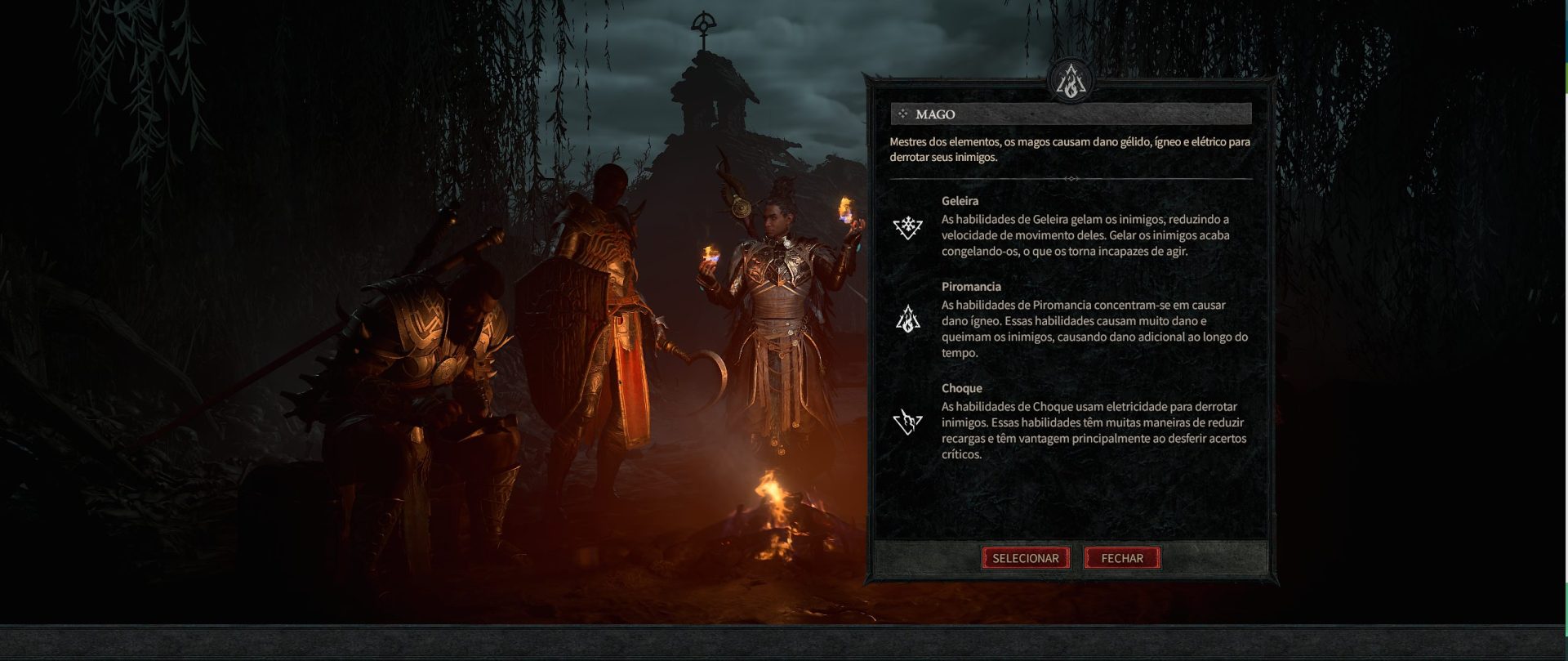
Task: Click the small icon beside the MAGO title
Action: click(903, 114)
